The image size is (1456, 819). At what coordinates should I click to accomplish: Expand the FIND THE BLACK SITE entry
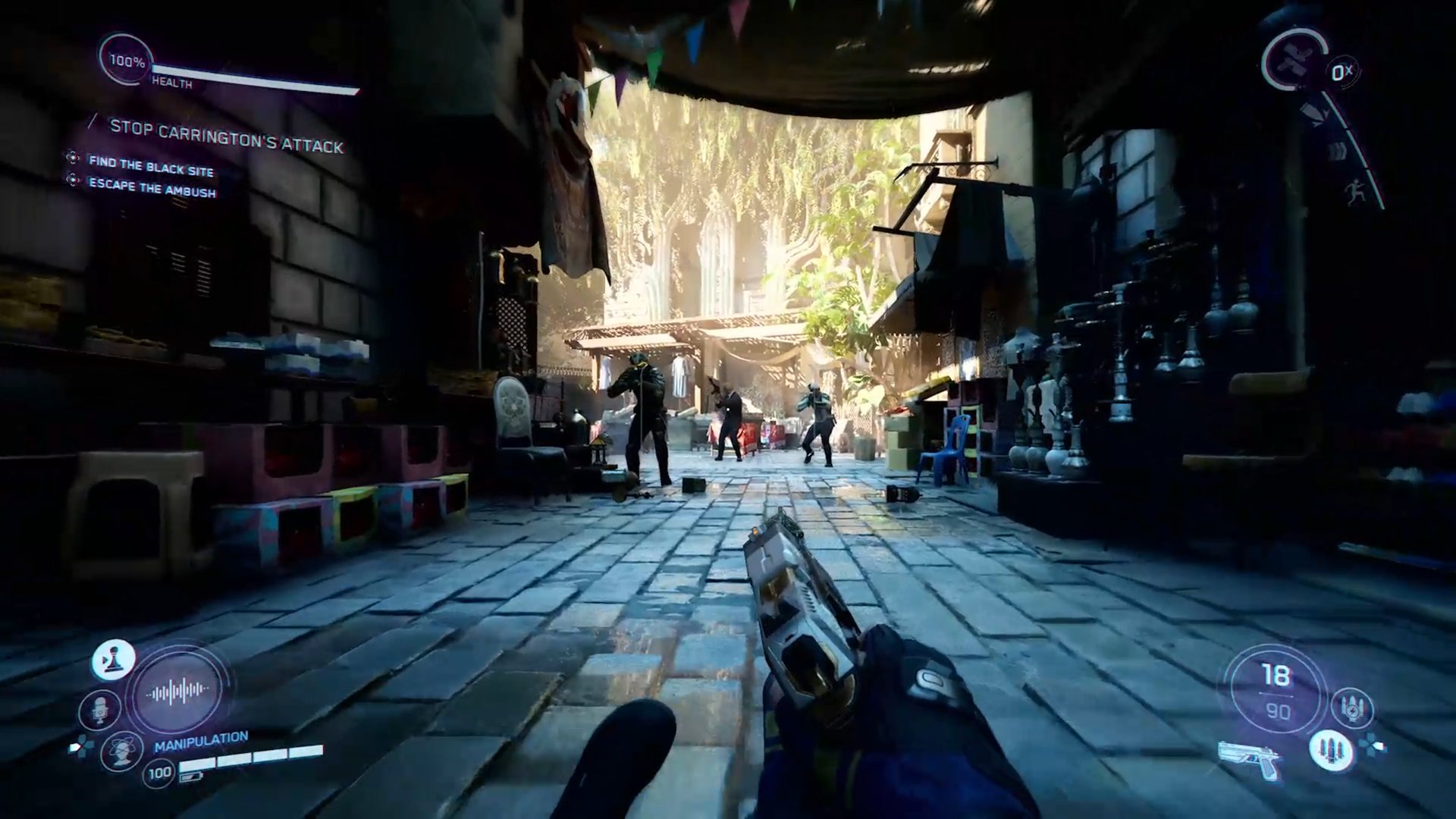152,161
